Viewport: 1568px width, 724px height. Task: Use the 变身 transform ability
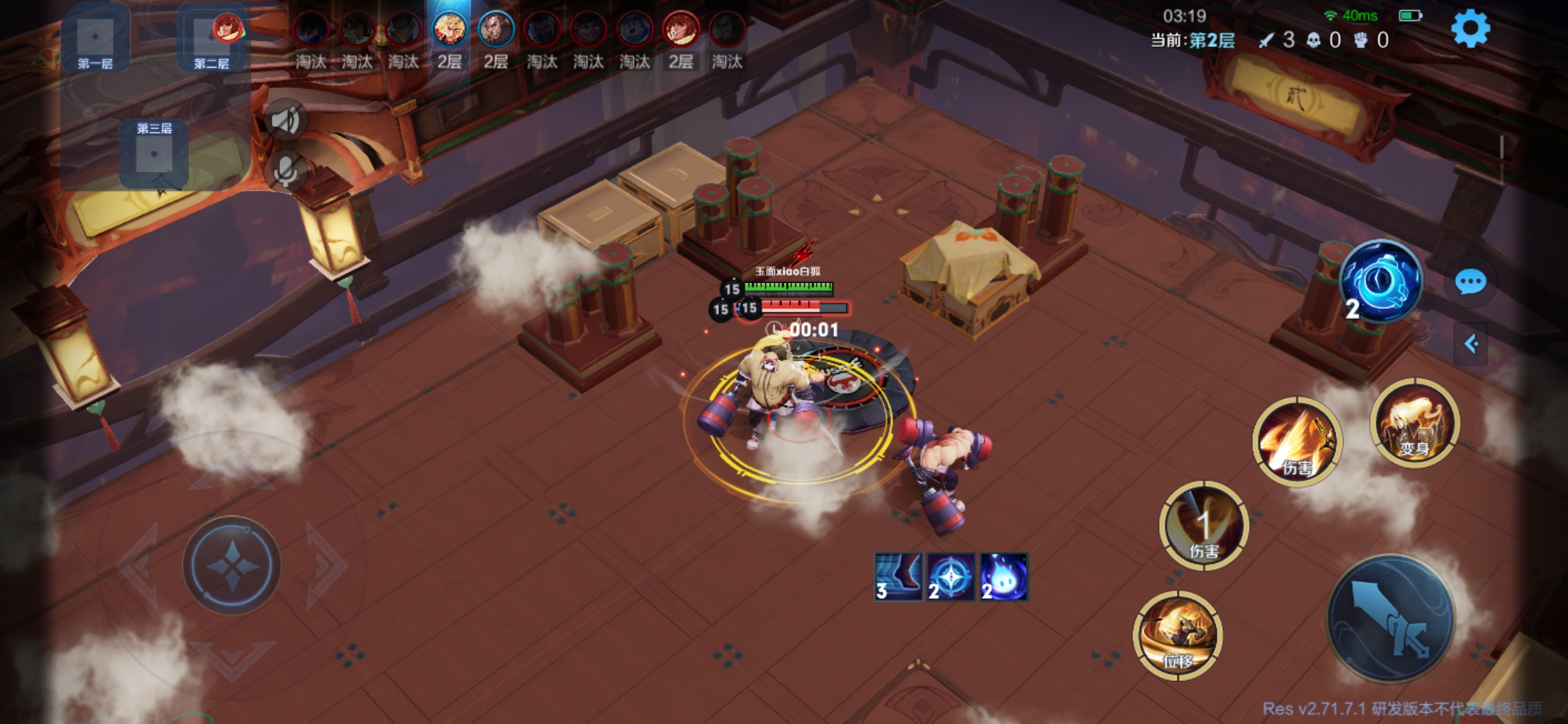[x=1414, y=422]
